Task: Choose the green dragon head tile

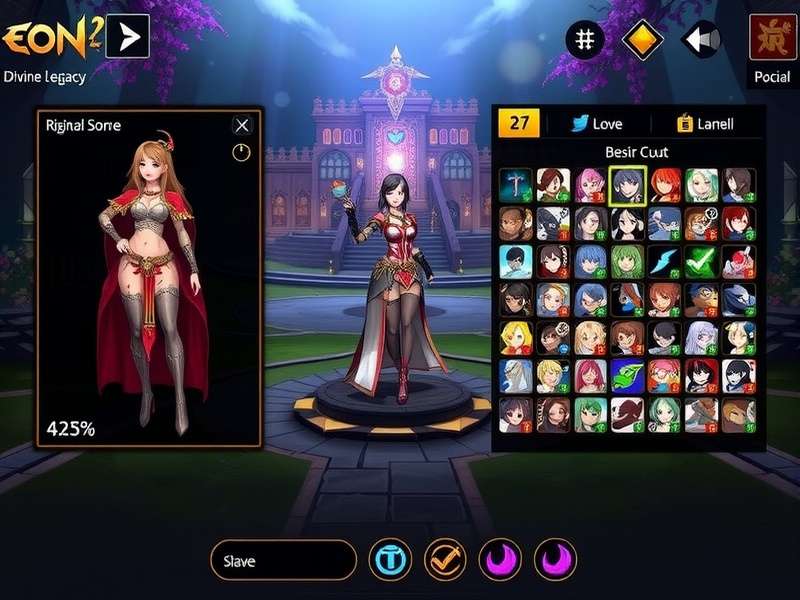Action: (628, 375)
